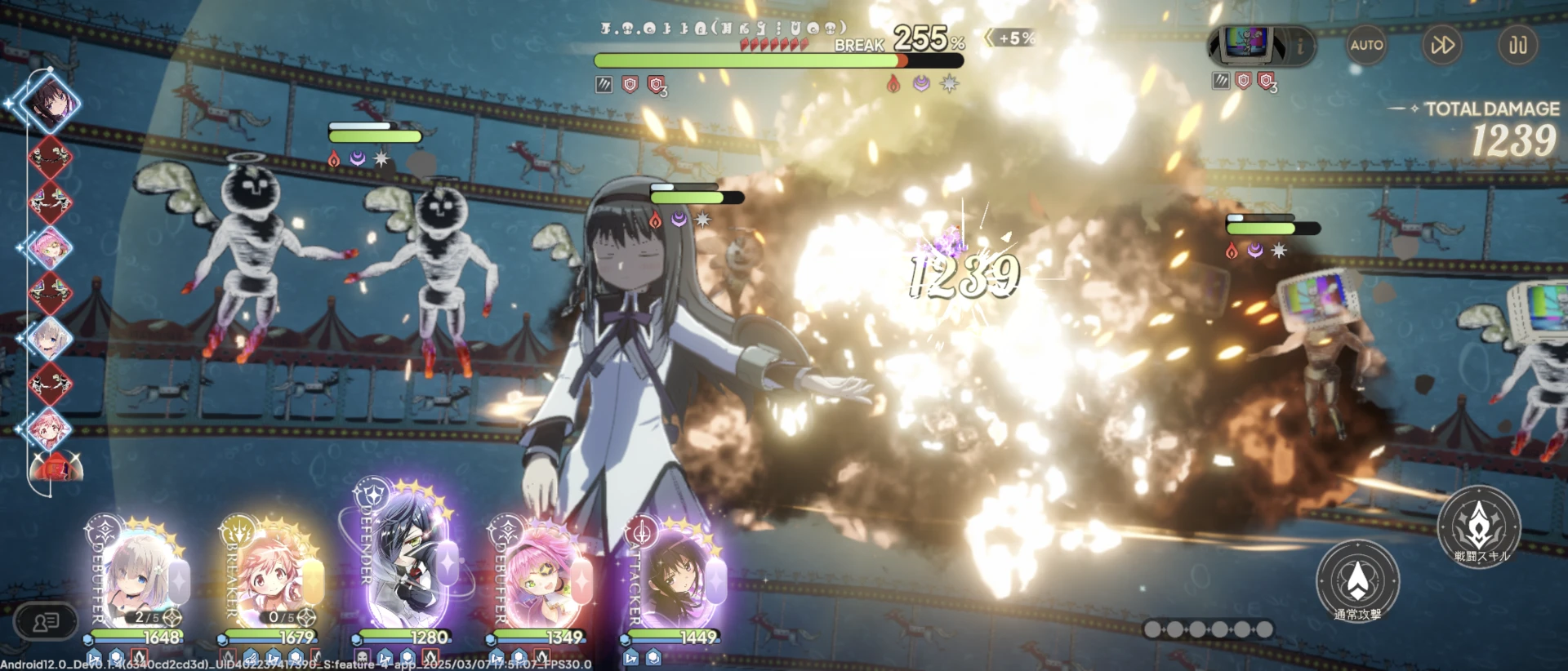
Task: Select the Attacker character card
Action: (675, 575)
